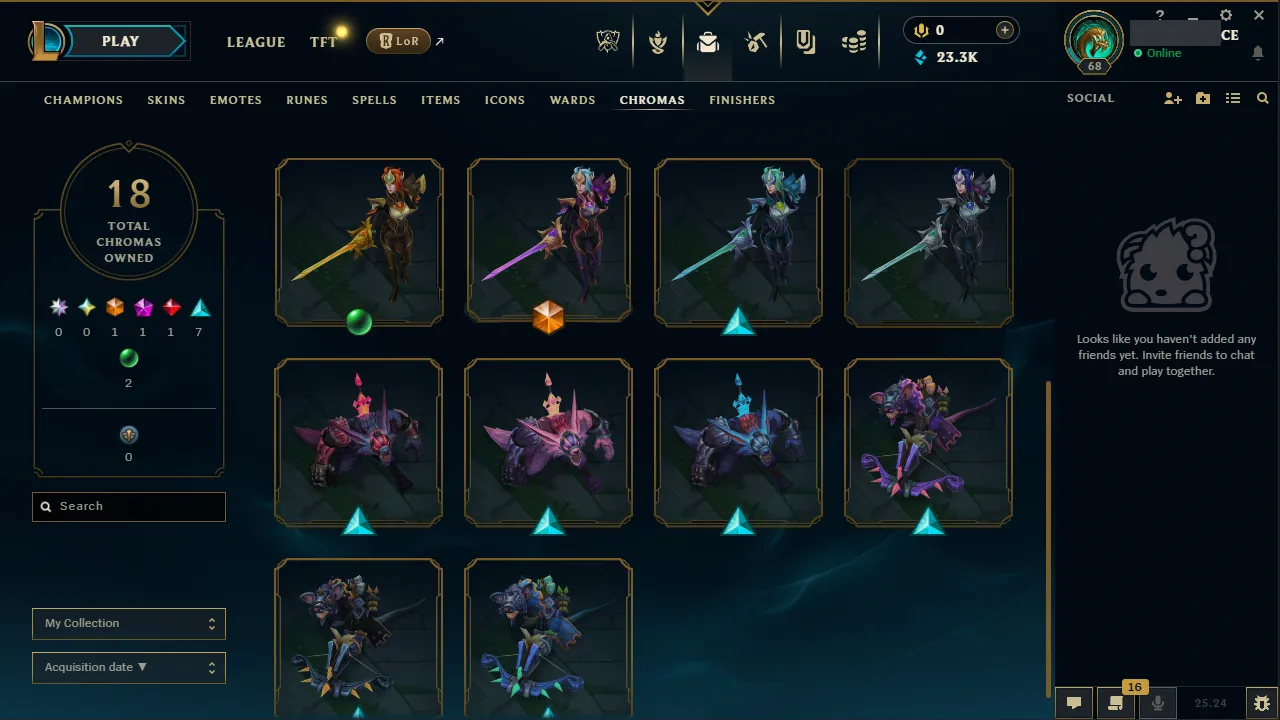Add a friend via the social panel icon

pos(1172,98)
